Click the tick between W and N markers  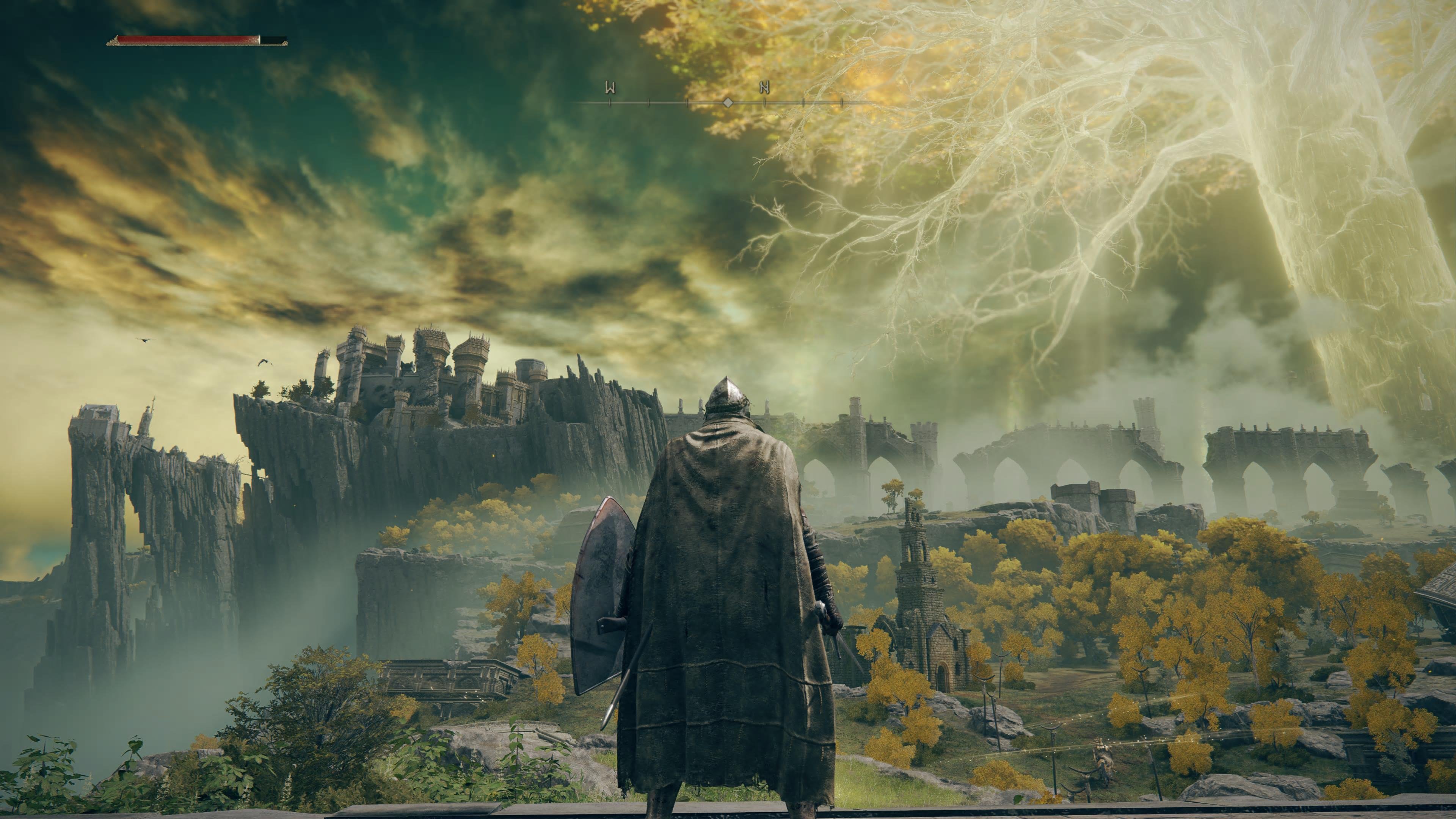687,104
